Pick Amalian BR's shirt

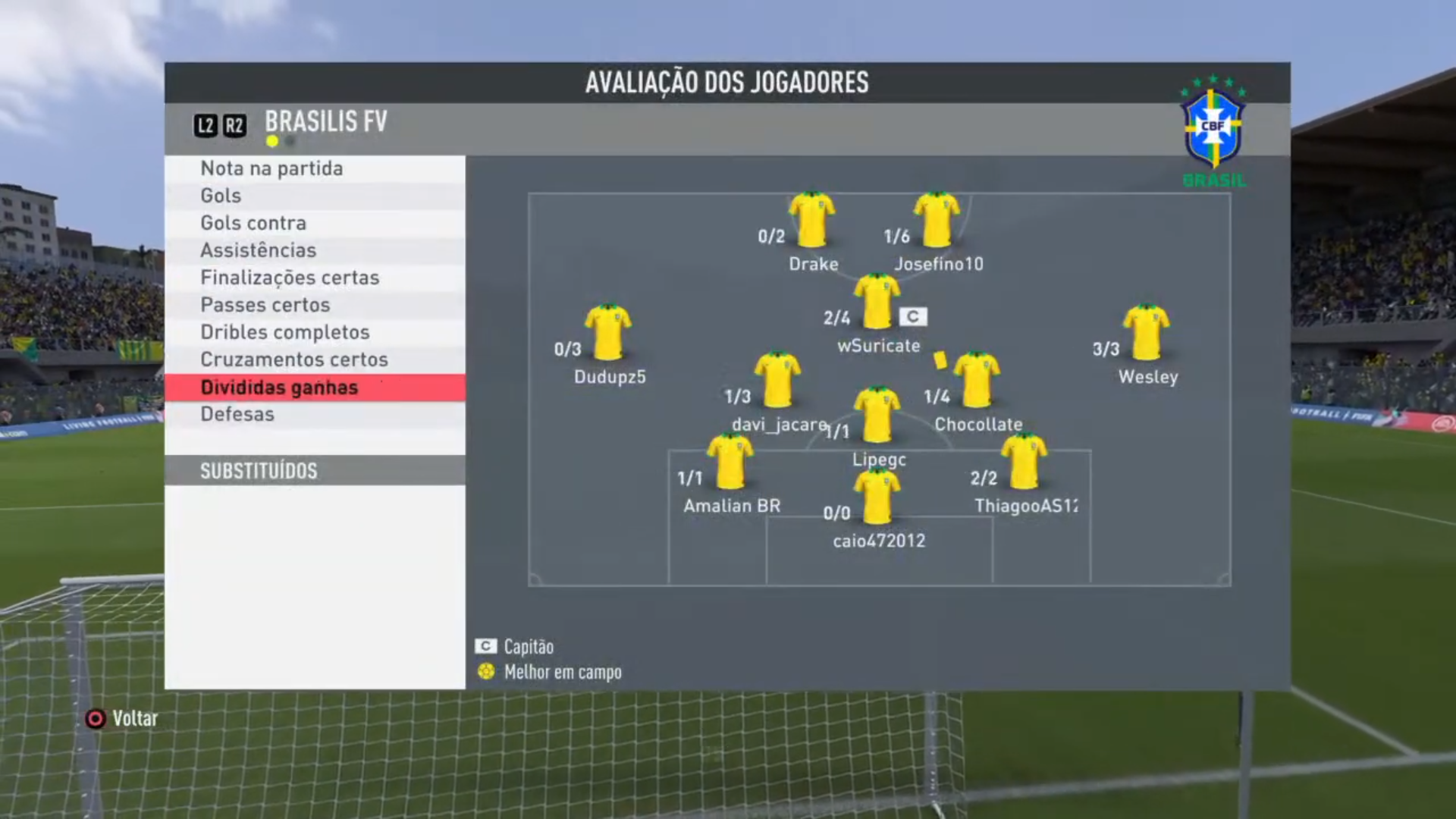[730, 462]
